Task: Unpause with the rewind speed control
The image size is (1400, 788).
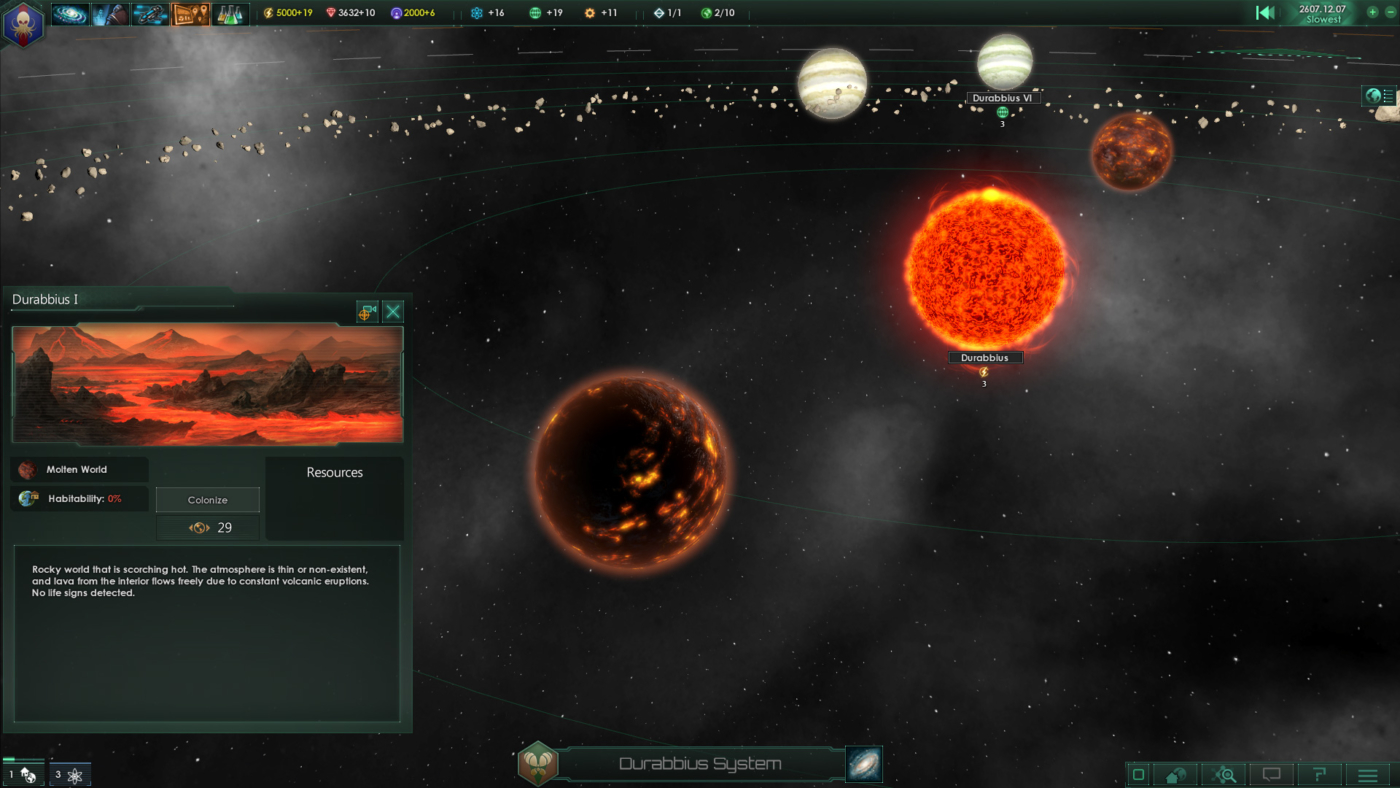Action: [x=1265, y=12]
